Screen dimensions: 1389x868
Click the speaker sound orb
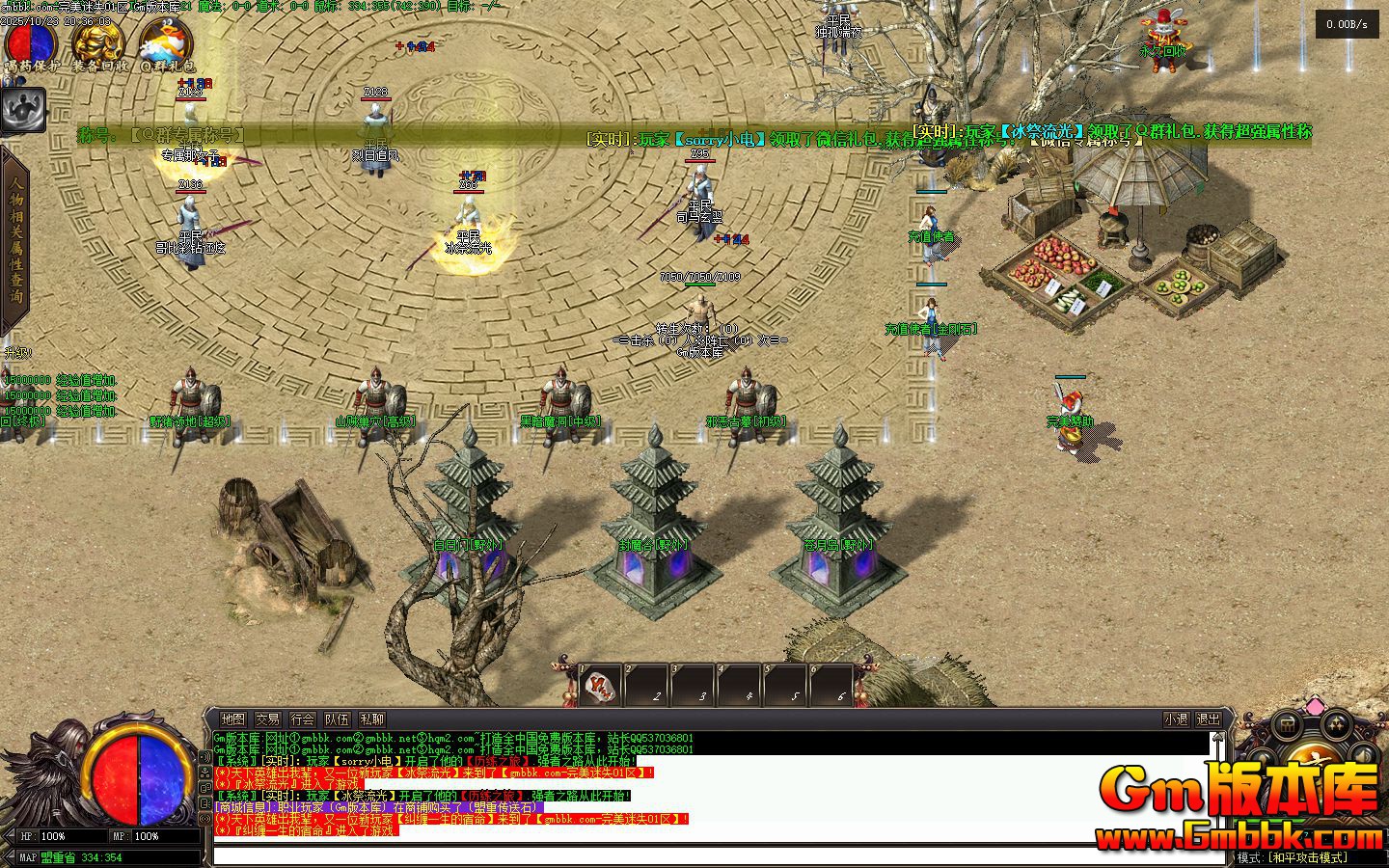[1364, 754]
